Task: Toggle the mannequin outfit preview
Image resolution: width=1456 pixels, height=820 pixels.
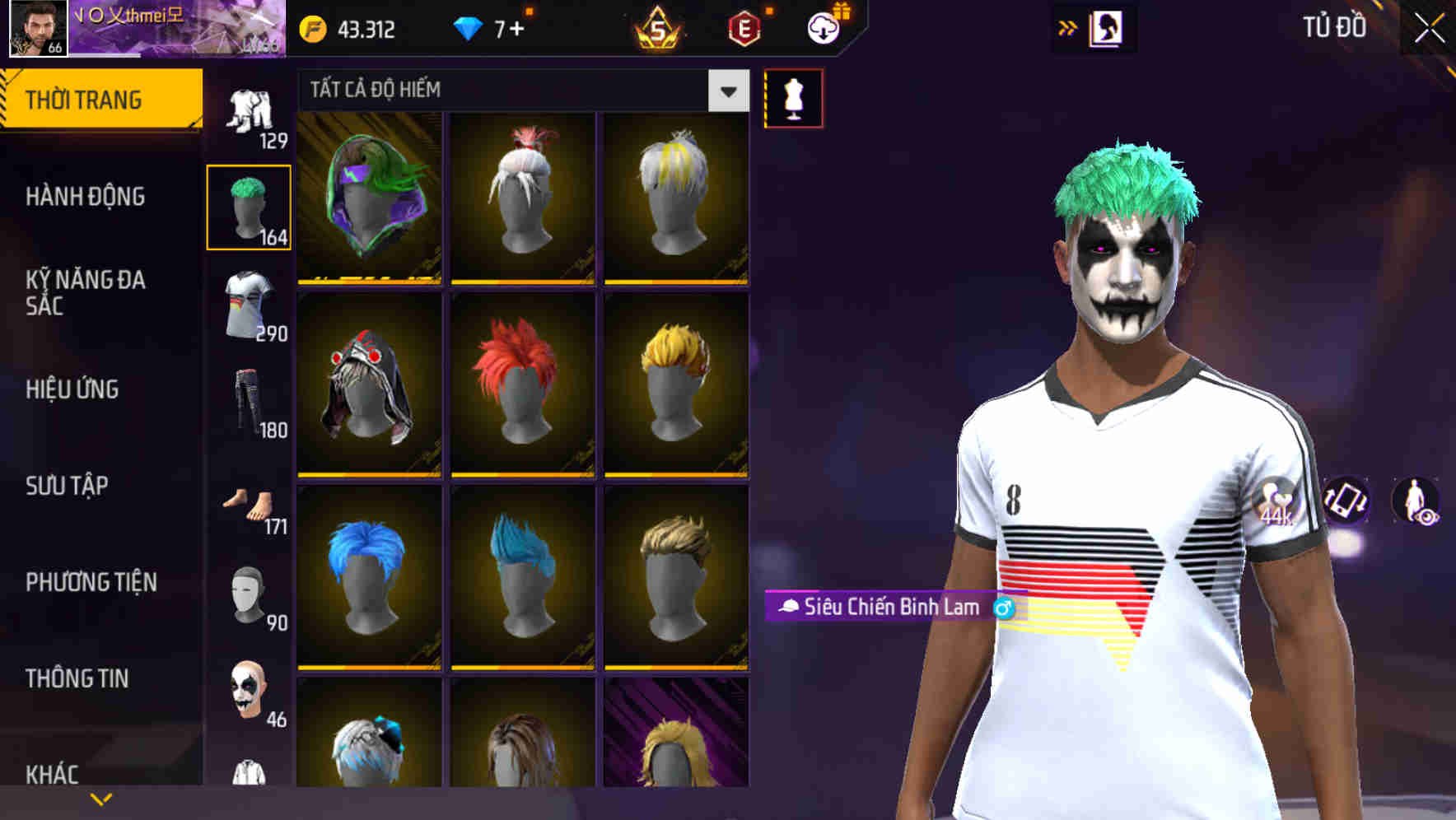Action: pos(792,97)
